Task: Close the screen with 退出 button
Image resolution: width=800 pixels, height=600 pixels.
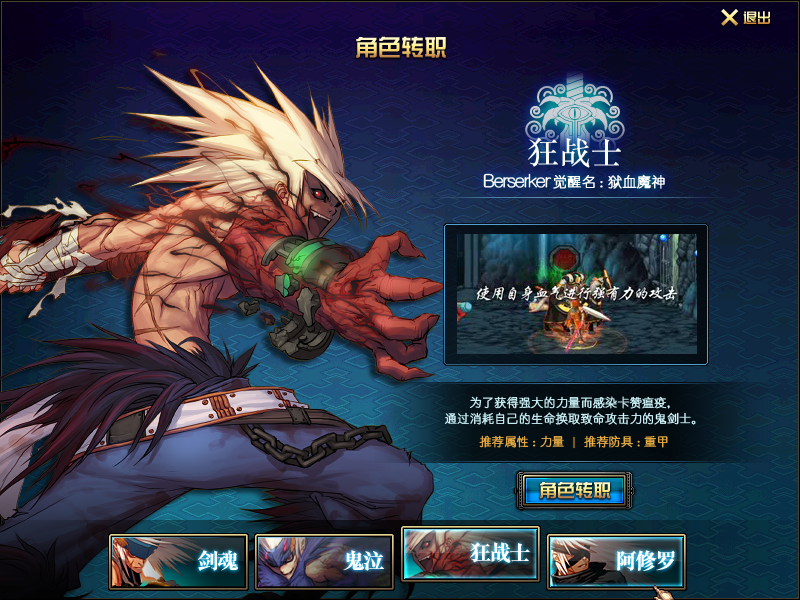Action: (x=746, y=18)
